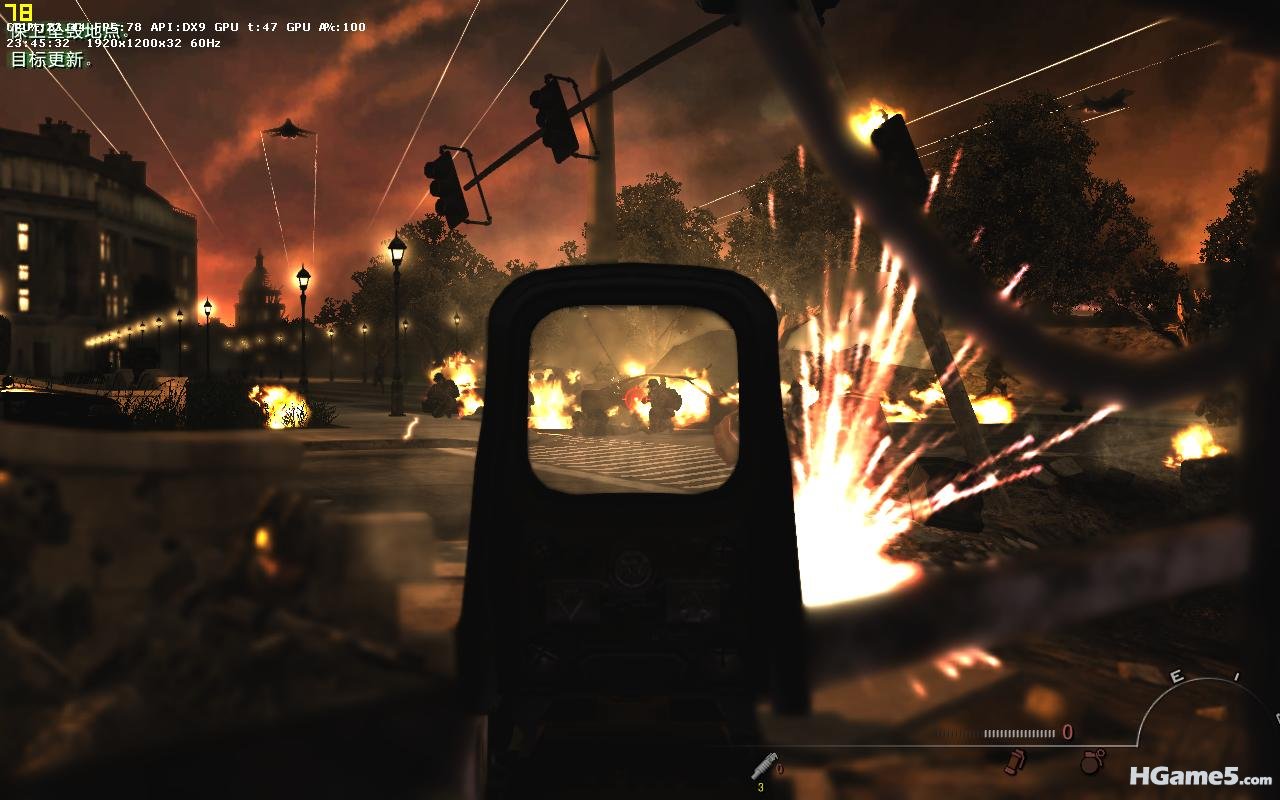The width and height of the screenshot is (1280, 800).
Task: Choose the grenade launcher attachment icon
Action: click(x=764, y=765)
